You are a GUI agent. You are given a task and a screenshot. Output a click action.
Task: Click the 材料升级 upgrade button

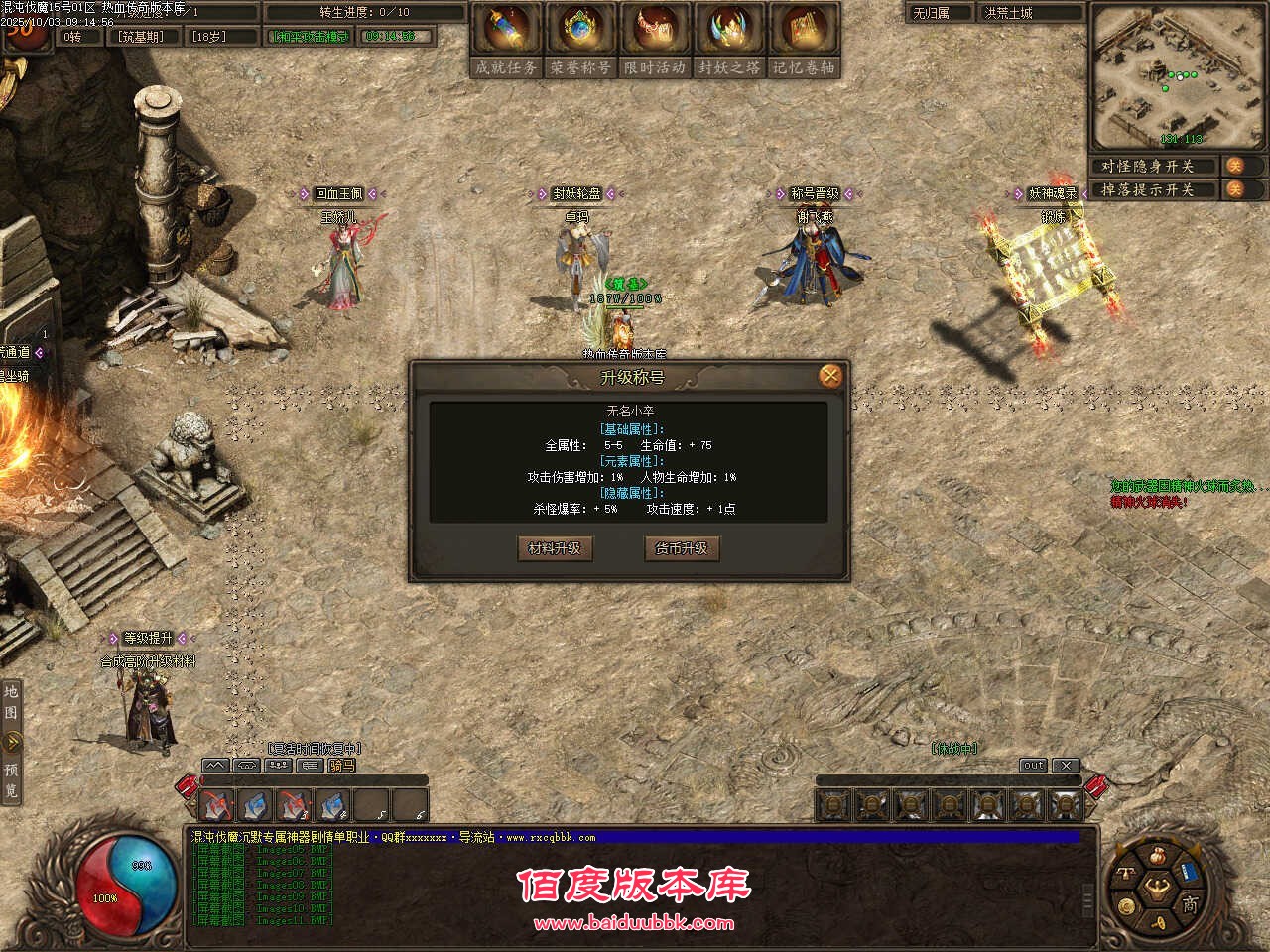click(x=554, y=548)
